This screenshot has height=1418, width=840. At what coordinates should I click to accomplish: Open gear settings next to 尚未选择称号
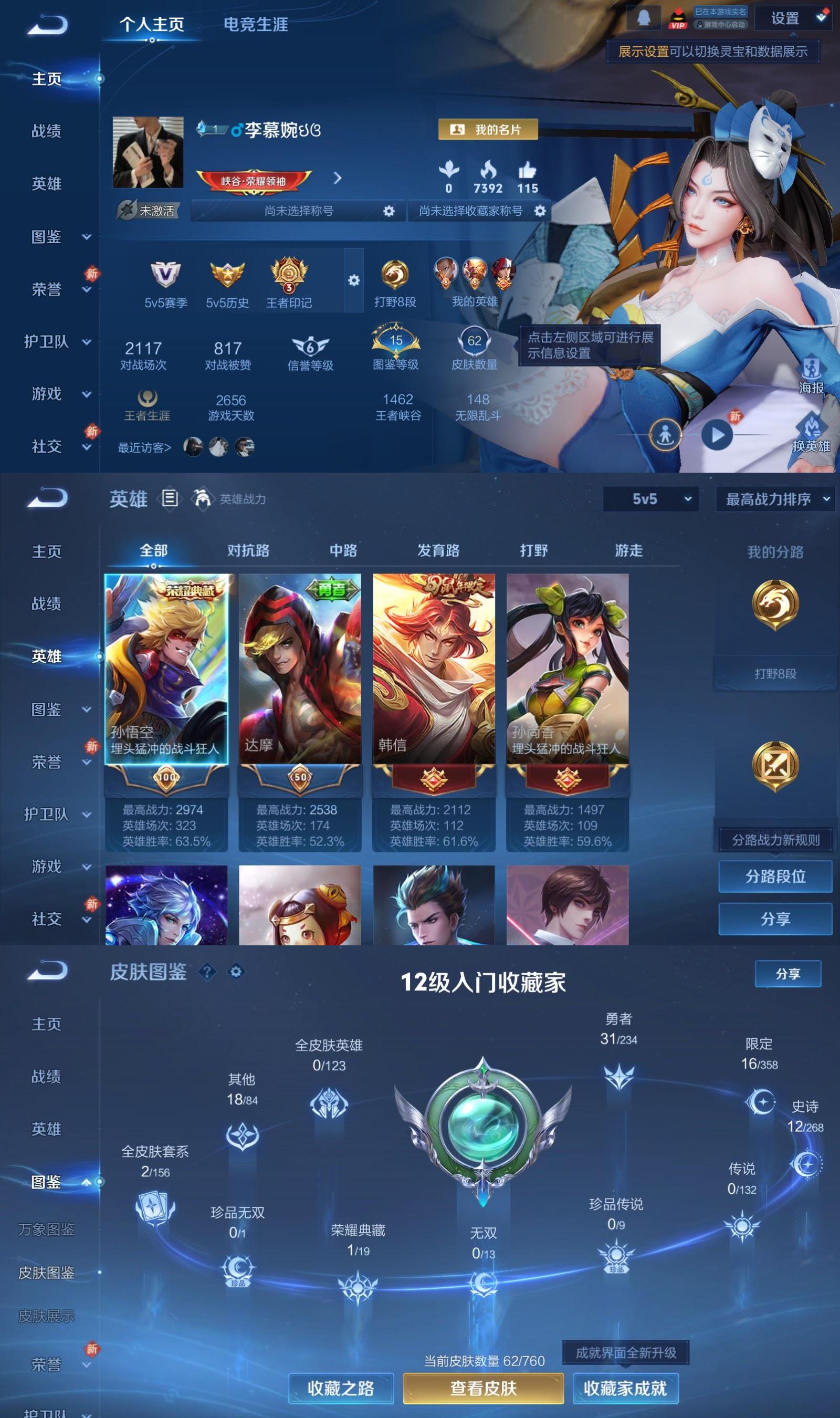pyautogui.click(x=388, y=210)
